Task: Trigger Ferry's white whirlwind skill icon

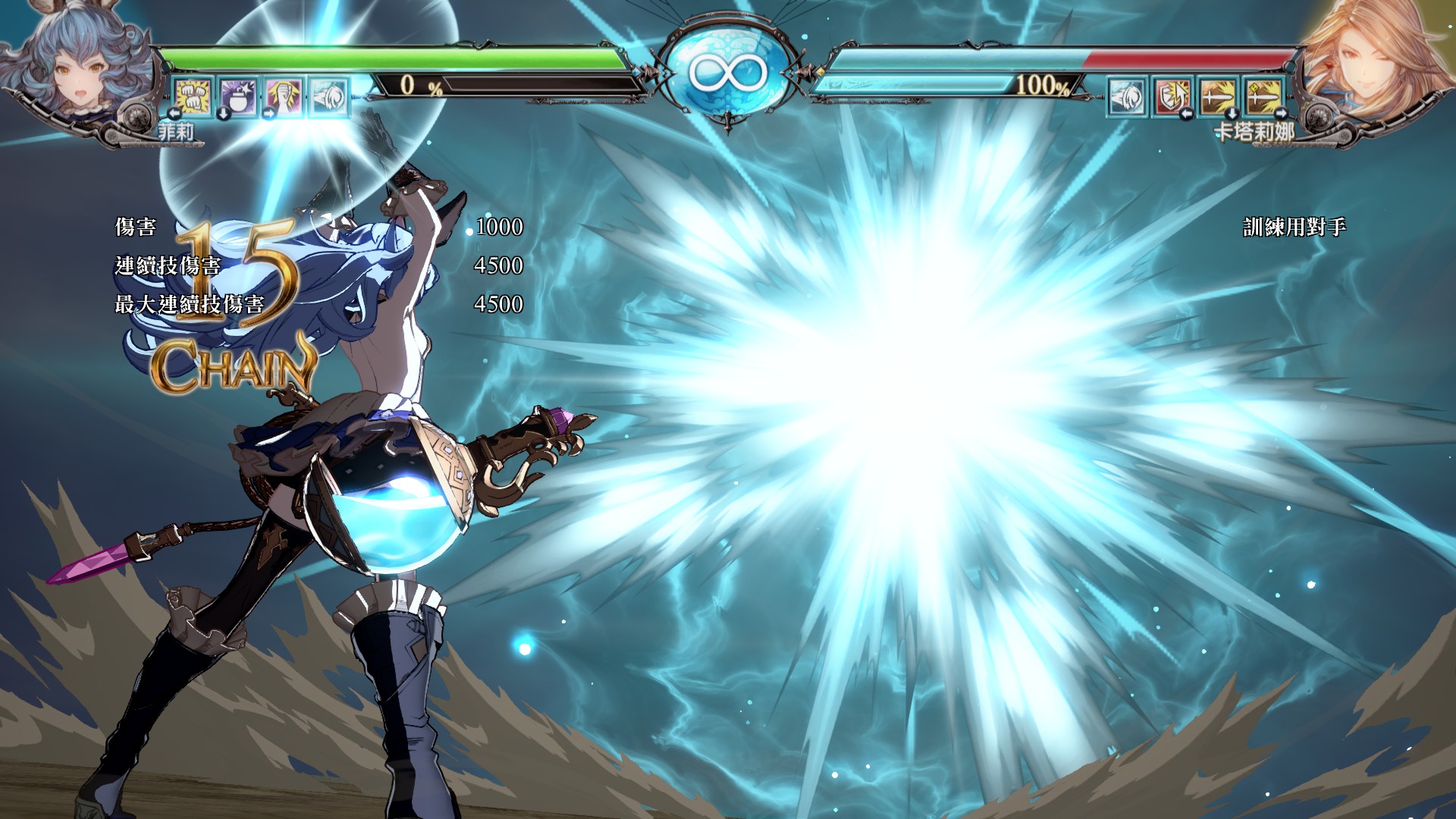Action: coord(328,96)
